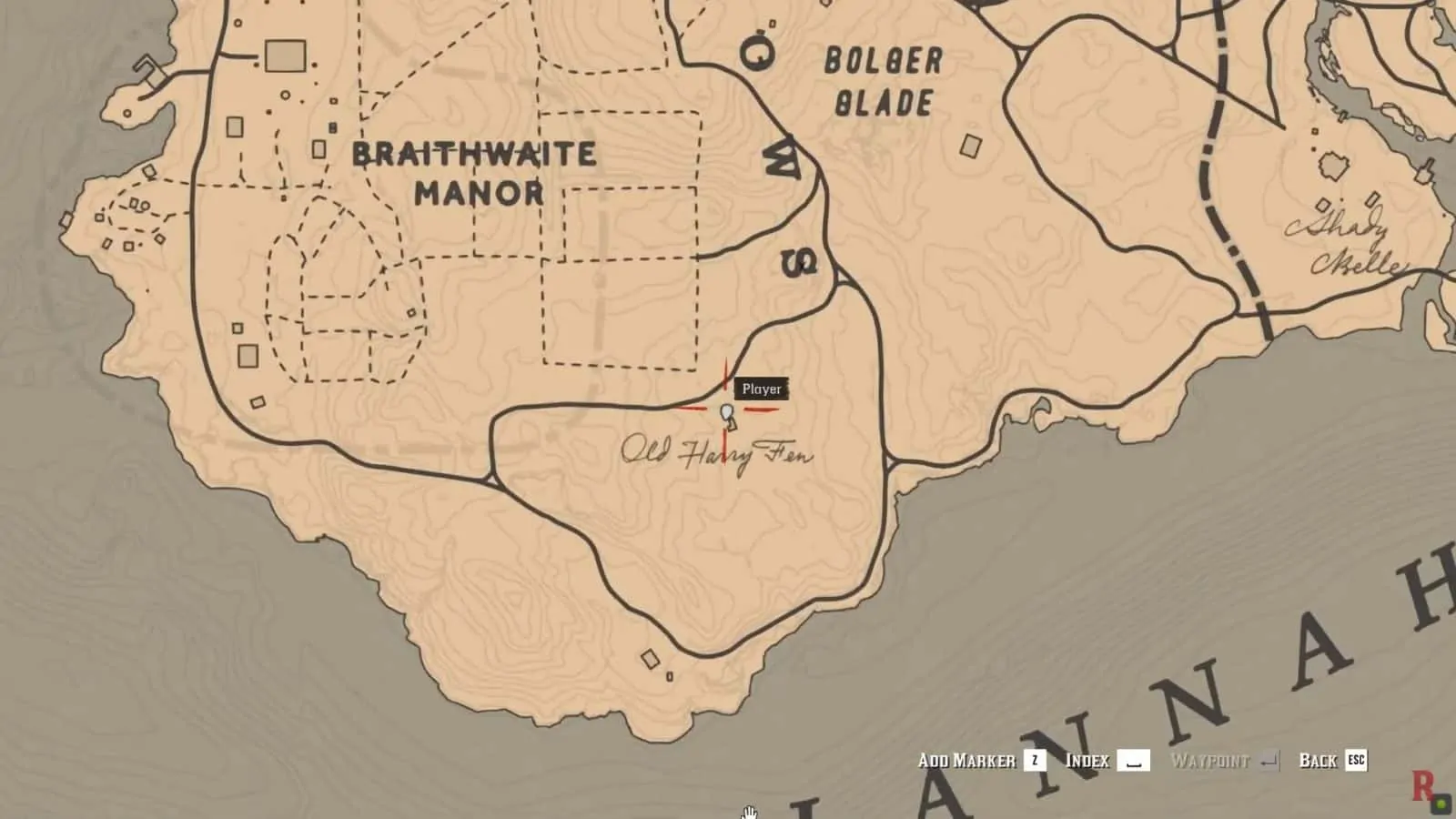Click Back to exit the map
1456x819 pixels.
pyautogui.click(x=1318, y=761)
